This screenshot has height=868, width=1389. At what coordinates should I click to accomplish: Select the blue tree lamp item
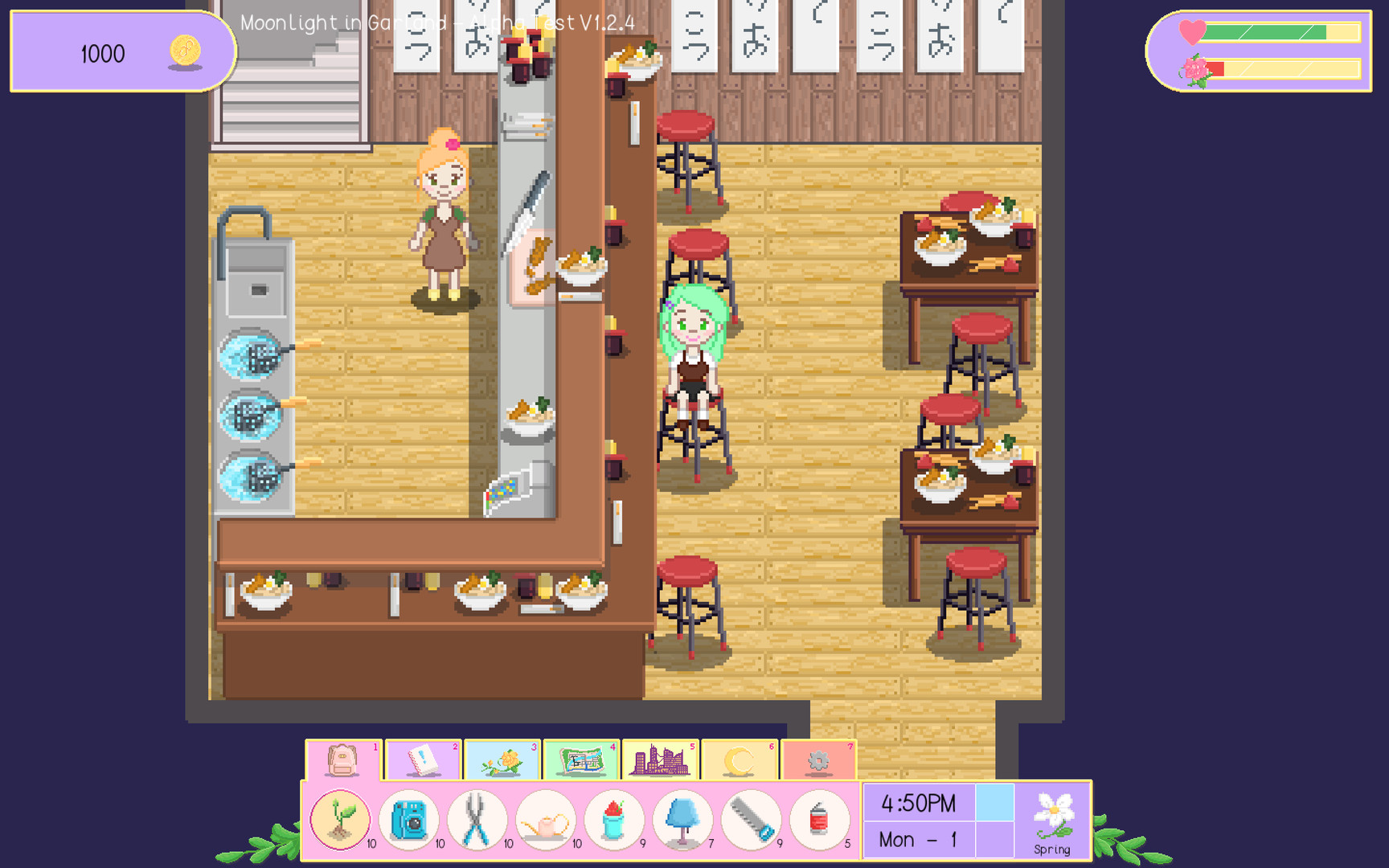pyautogui.click(x=683, y=819)
